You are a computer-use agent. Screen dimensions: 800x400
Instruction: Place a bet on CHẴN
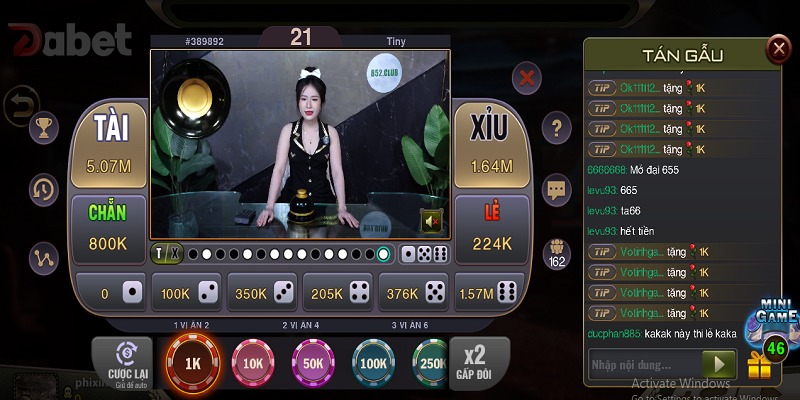[x=107, y=229]
